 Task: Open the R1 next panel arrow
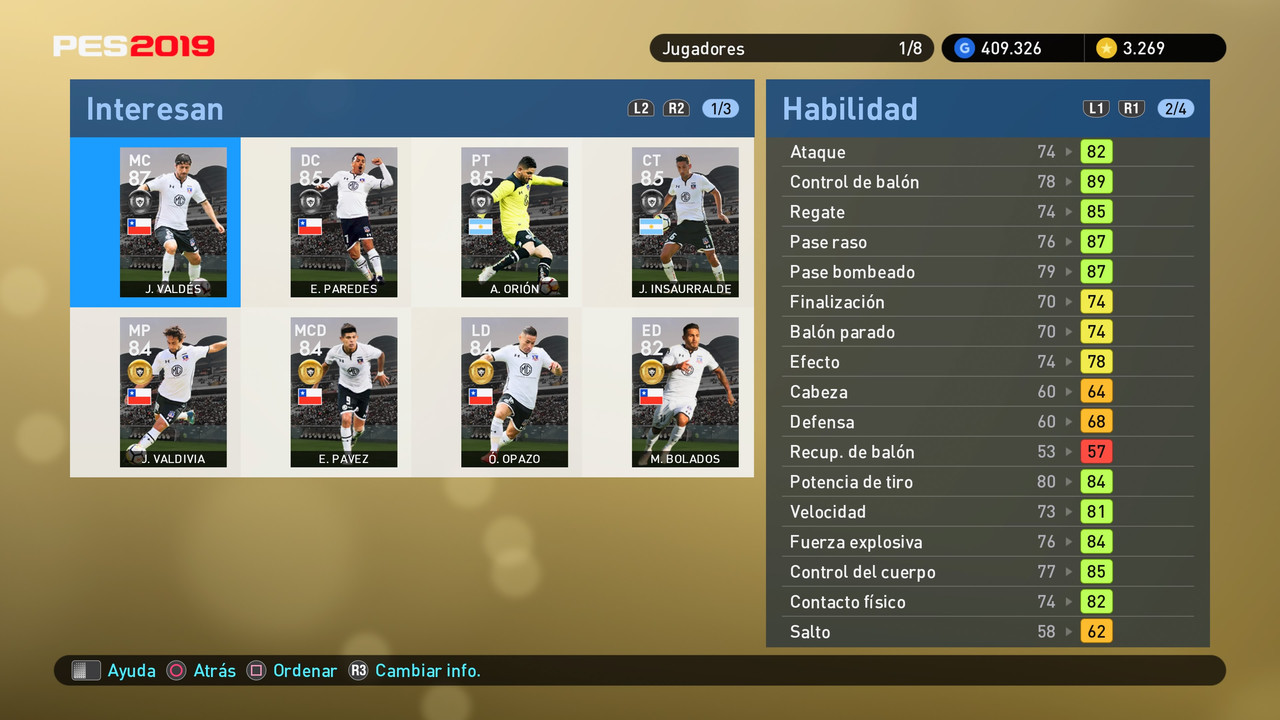pos(1131,108)
